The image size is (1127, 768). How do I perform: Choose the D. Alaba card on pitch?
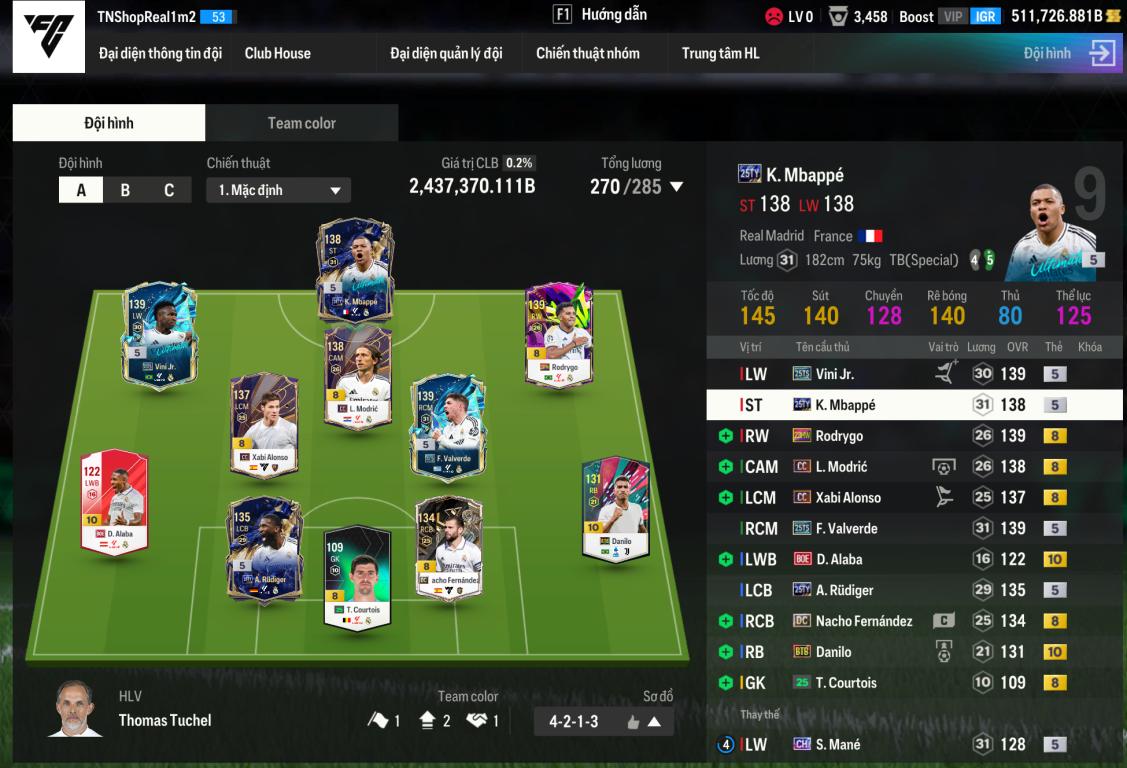[114, 500]
